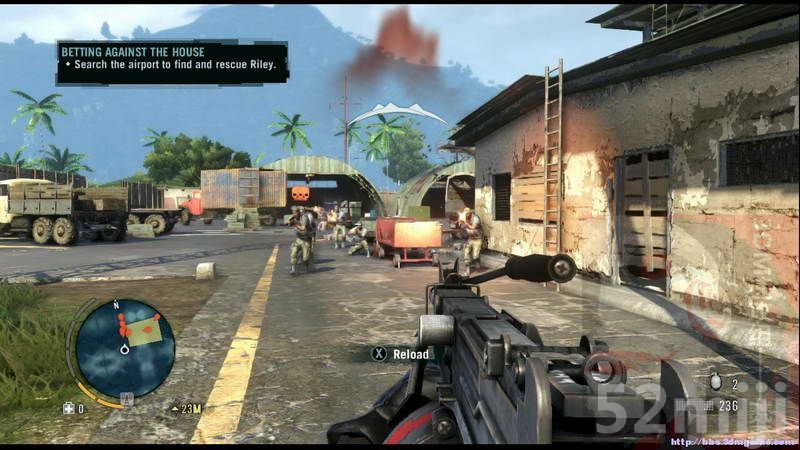Select the medkit syringe icon

[x=68, y=408]
